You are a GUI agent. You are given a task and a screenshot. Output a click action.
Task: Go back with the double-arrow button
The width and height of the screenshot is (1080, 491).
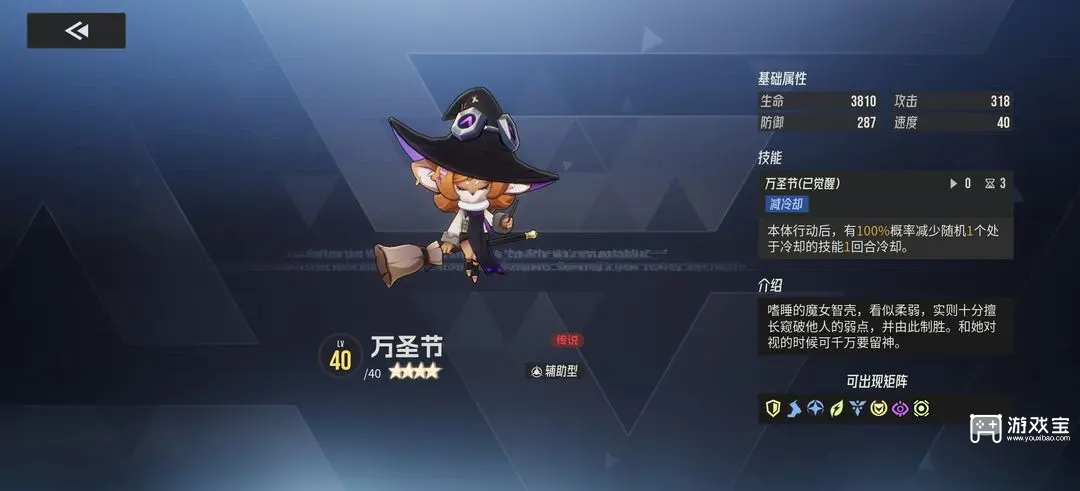tap(76, 31)
